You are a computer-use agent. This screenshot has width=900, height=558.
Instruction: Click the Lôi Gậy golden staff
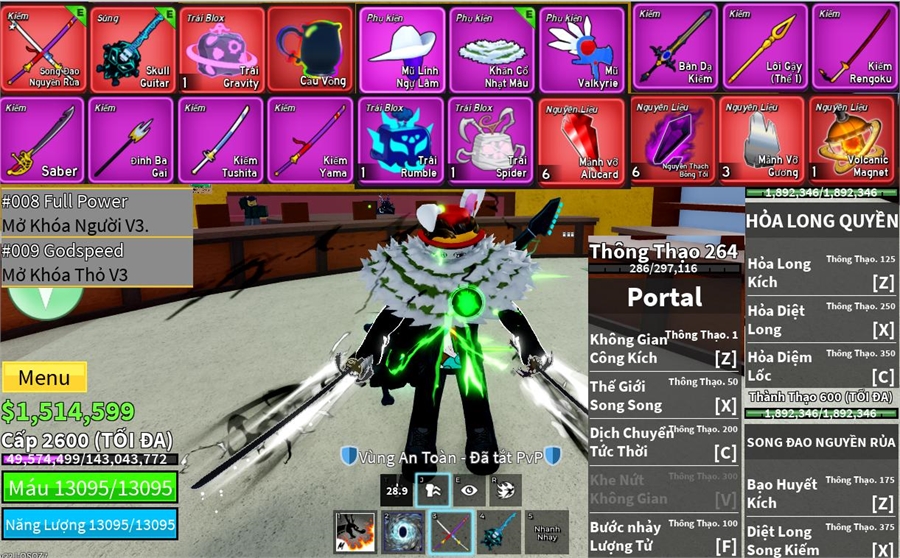click(x=764, y=48)
